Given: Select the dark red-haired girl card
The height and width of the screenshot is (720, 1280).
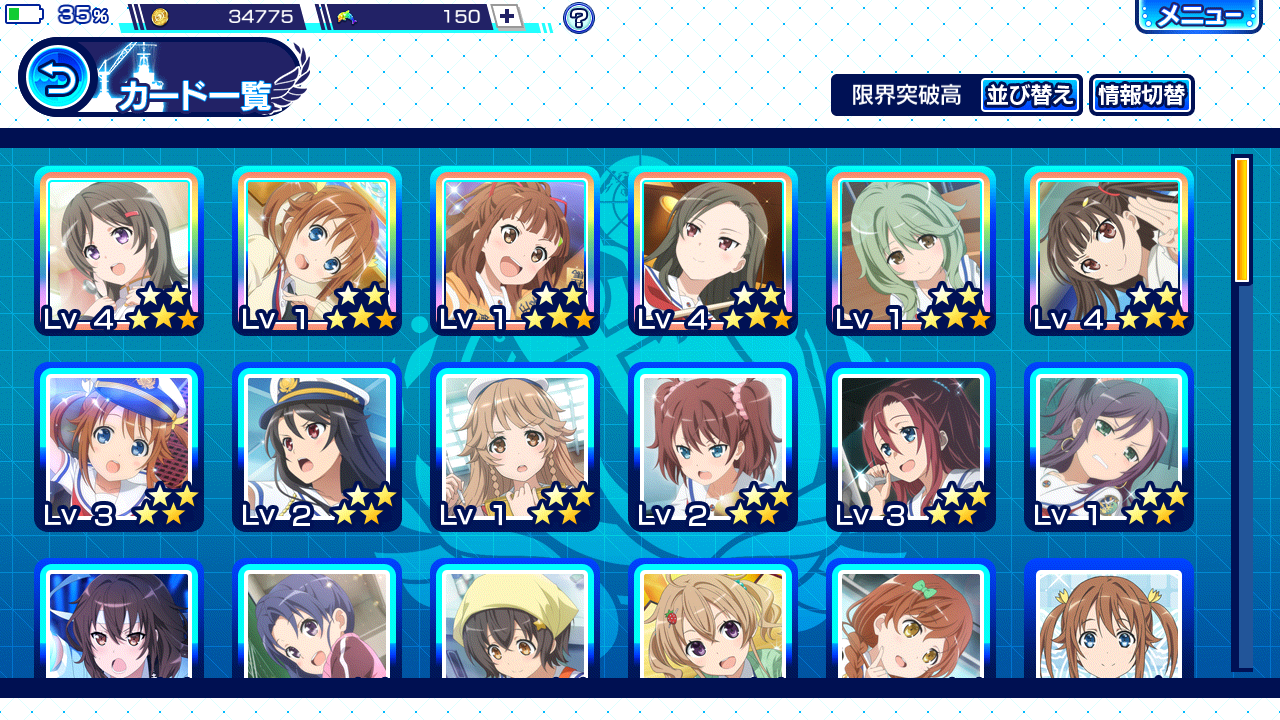Looking at the screenshot, I should (911, 447).
